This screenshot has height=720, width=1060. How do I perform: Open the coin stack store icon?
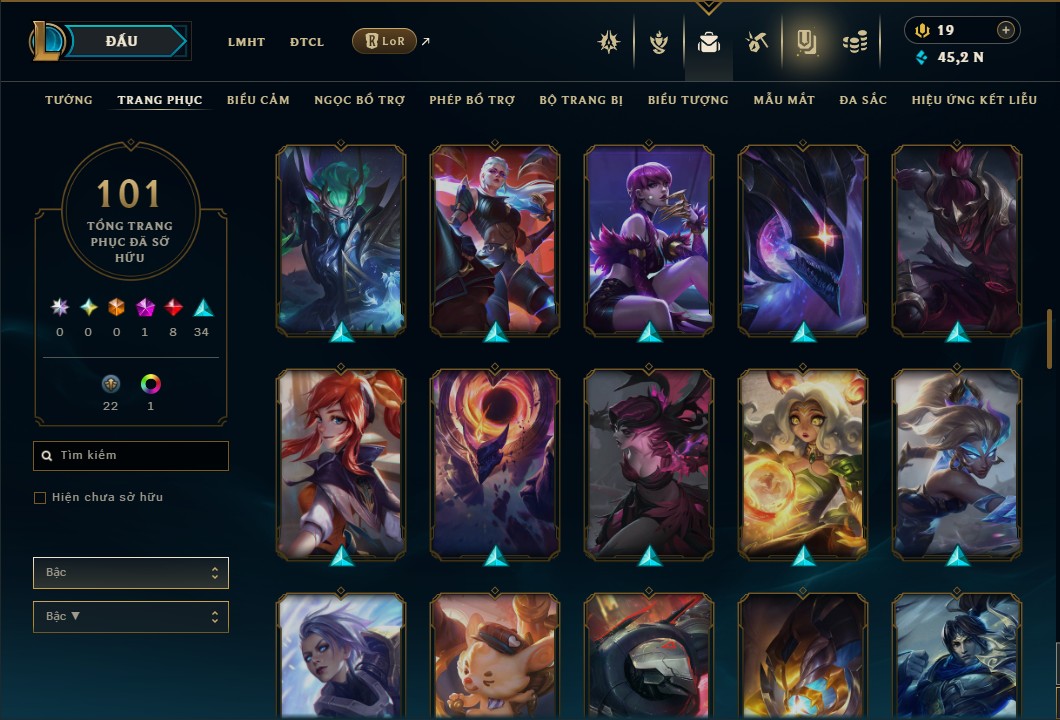tap(854, 42)
